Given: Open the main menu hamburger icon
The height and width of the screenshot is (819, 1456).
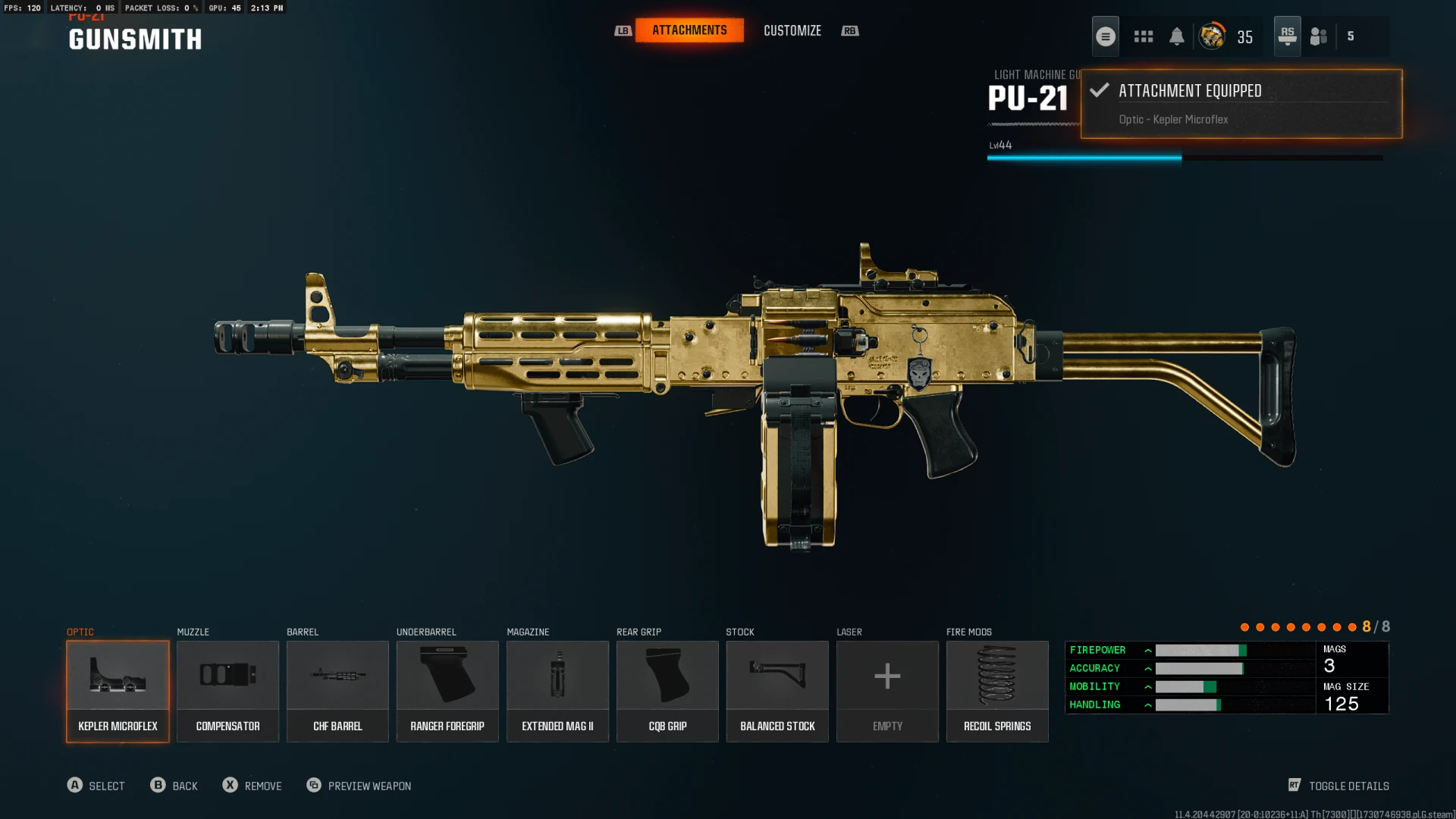Looking at the screenshot, I should [1106, 36].
